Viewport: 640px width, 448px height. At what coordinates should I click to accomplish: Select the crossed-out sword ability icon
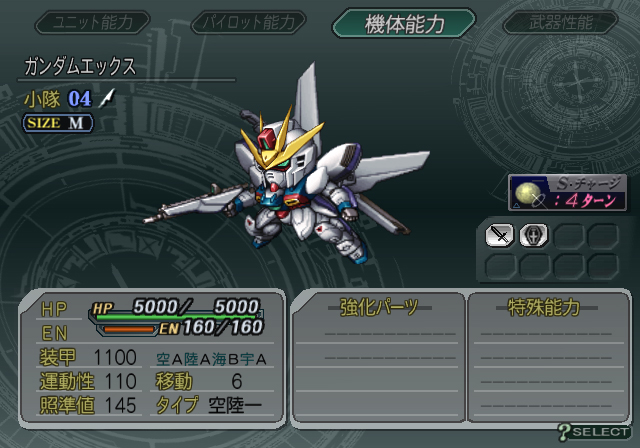click(499, 236)
